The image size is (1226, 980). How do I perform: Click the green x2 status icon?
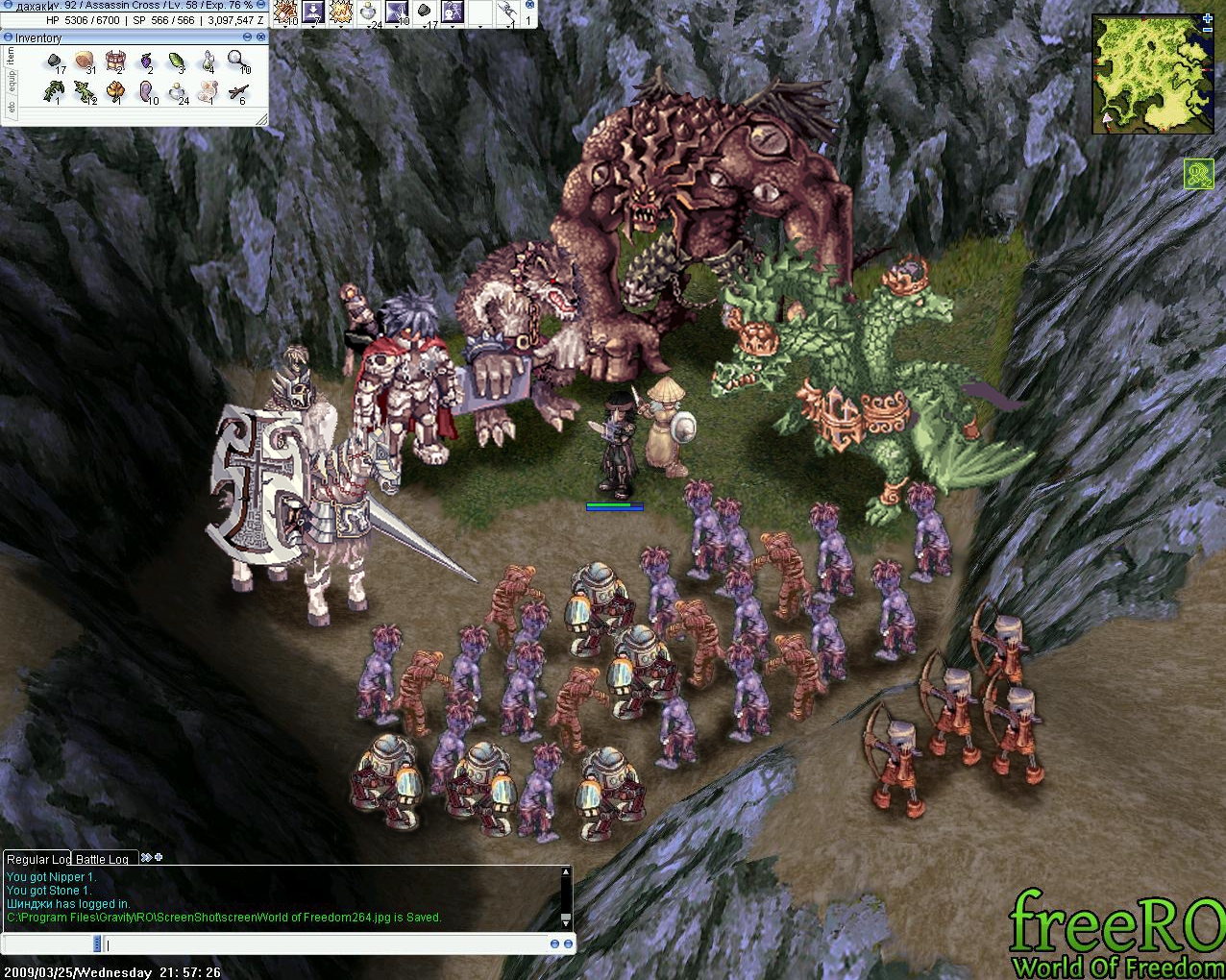click(1198, 174)
